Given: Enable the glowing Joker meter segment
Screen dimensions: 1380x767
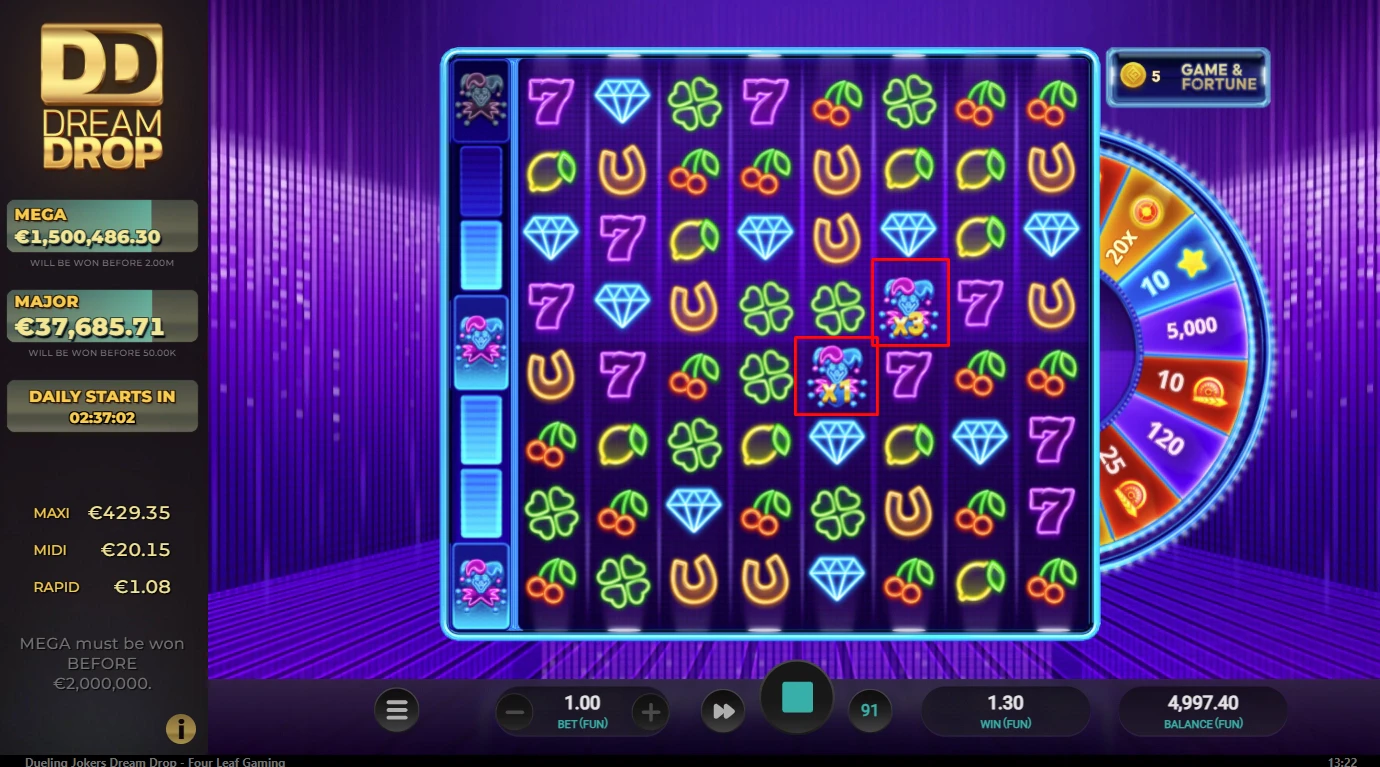Looking at the screenshot, I should tap(482, 340).
